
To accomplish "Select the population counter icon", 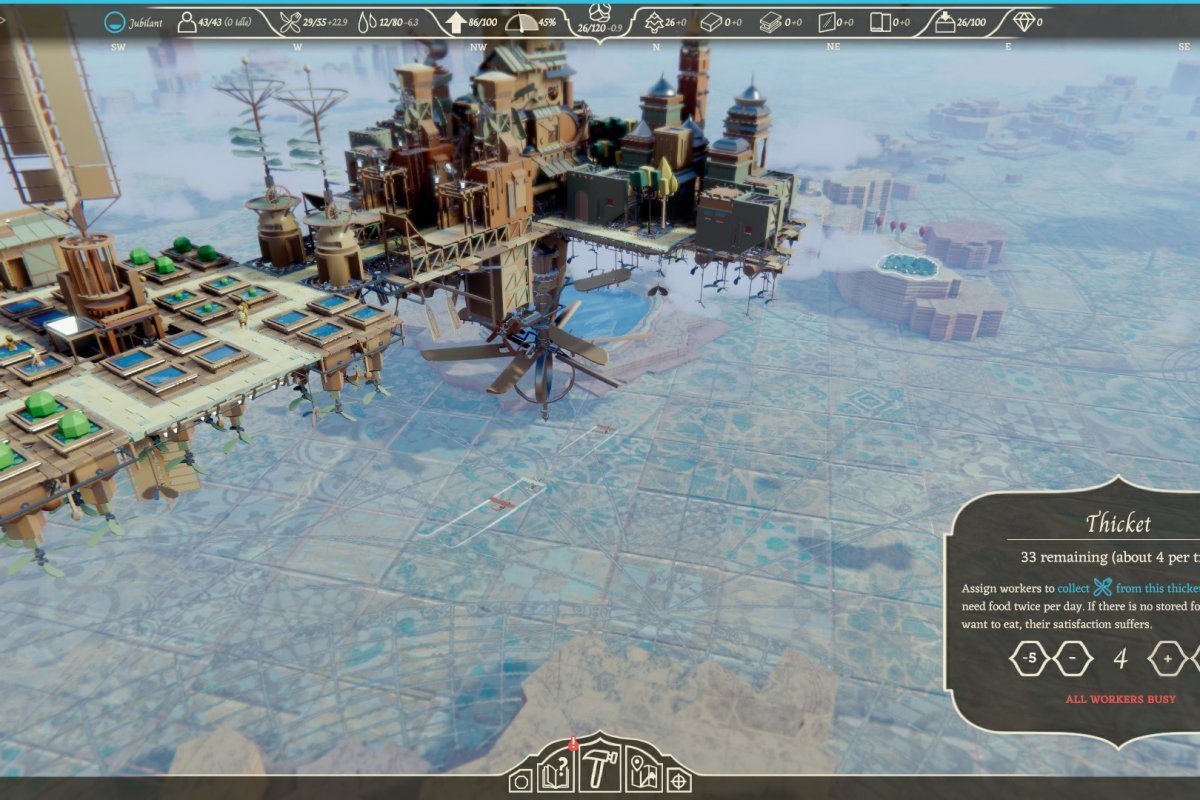I will [187, 22].
